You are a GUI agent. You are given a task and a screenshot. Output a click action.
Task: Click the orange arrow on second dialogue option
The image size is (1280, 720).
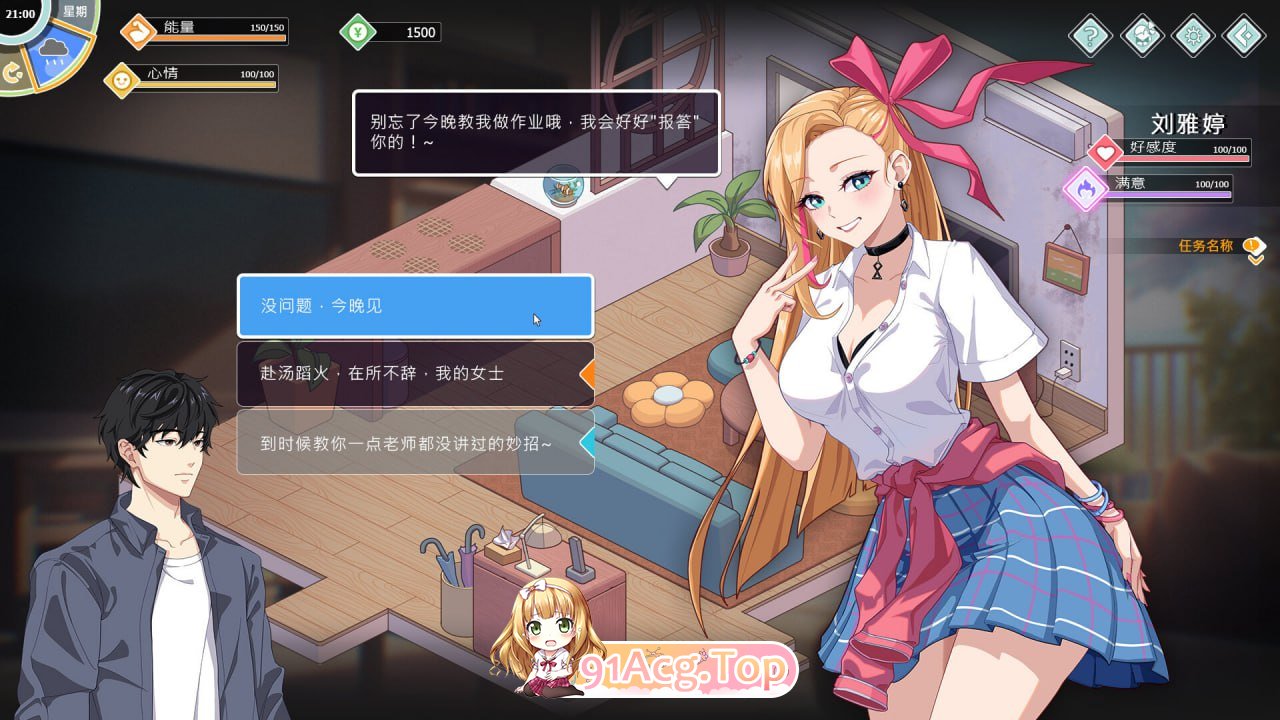(x=588, y=374)
